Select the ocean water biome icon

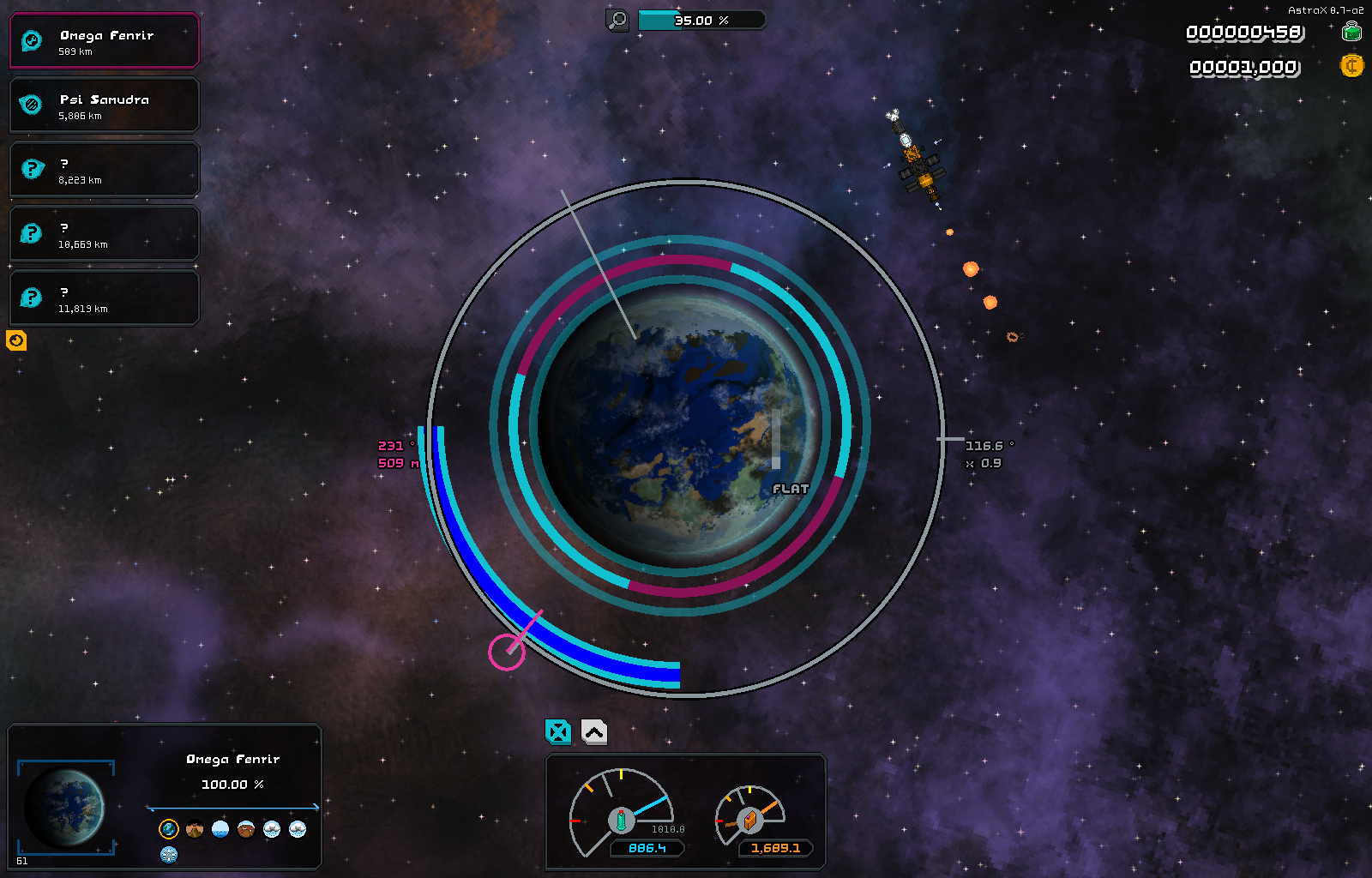pyautogui.click(x=220, y=829)
